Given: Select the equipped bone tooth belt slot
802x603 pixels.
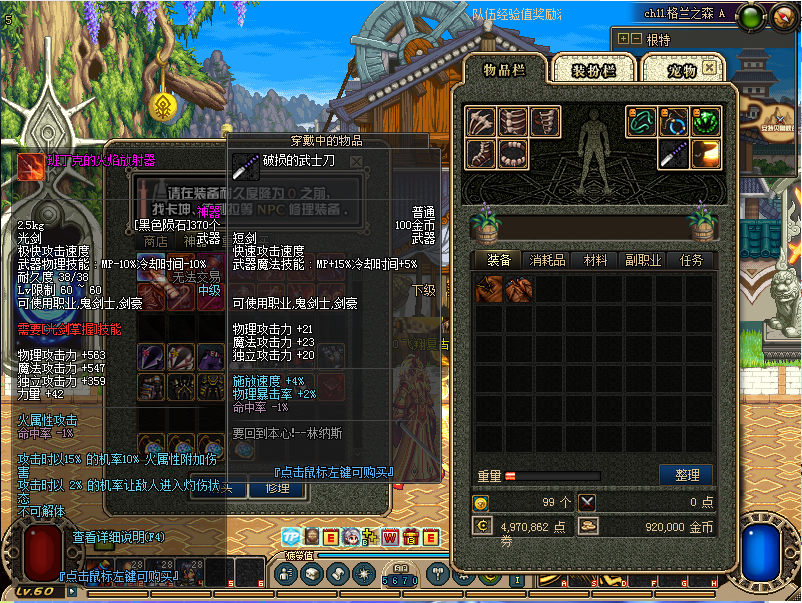Looking at the screenshot, I should click(512, 154).
